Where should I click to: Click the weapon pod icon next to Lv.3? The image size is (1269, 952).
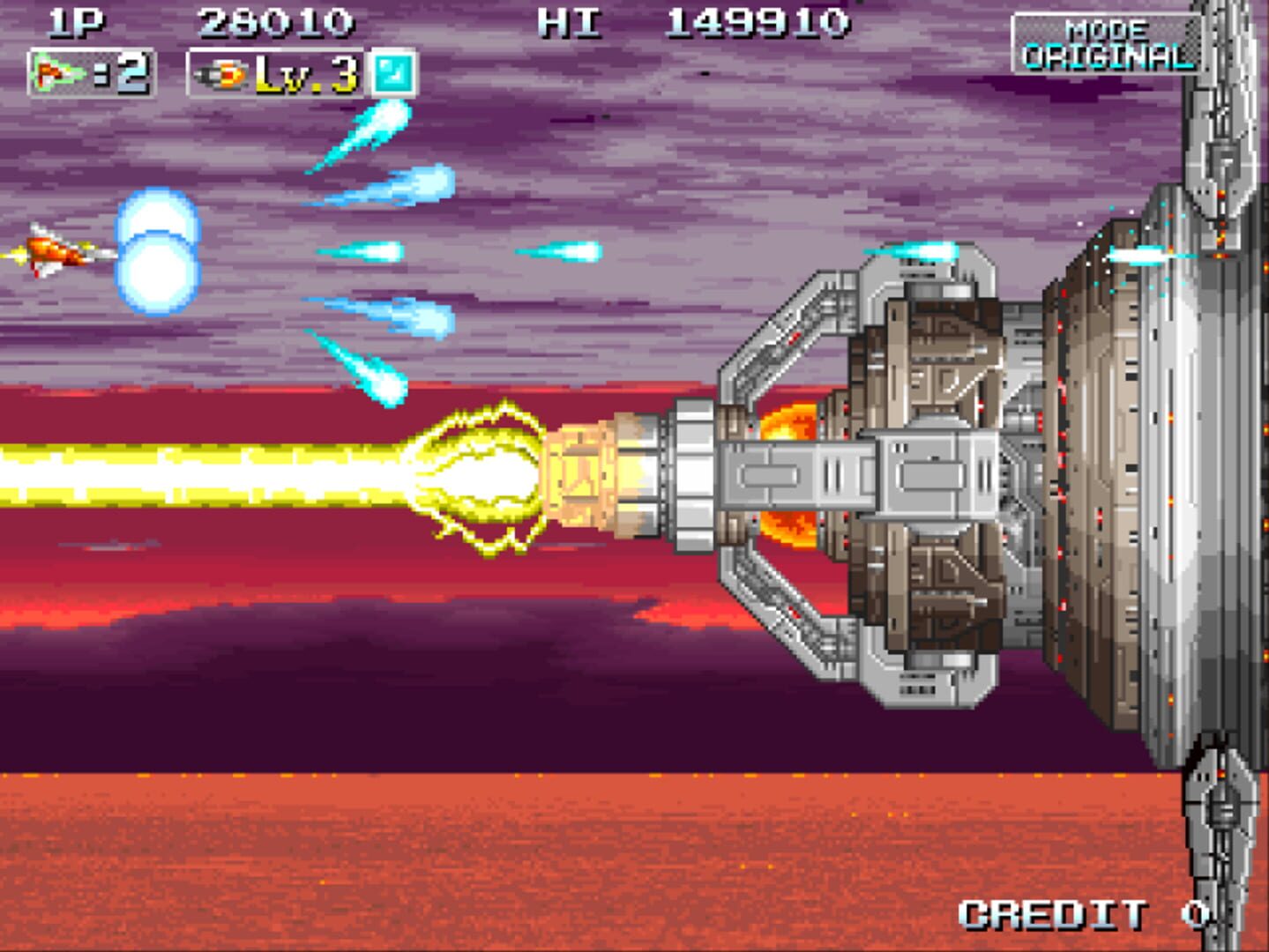point(222,75)
